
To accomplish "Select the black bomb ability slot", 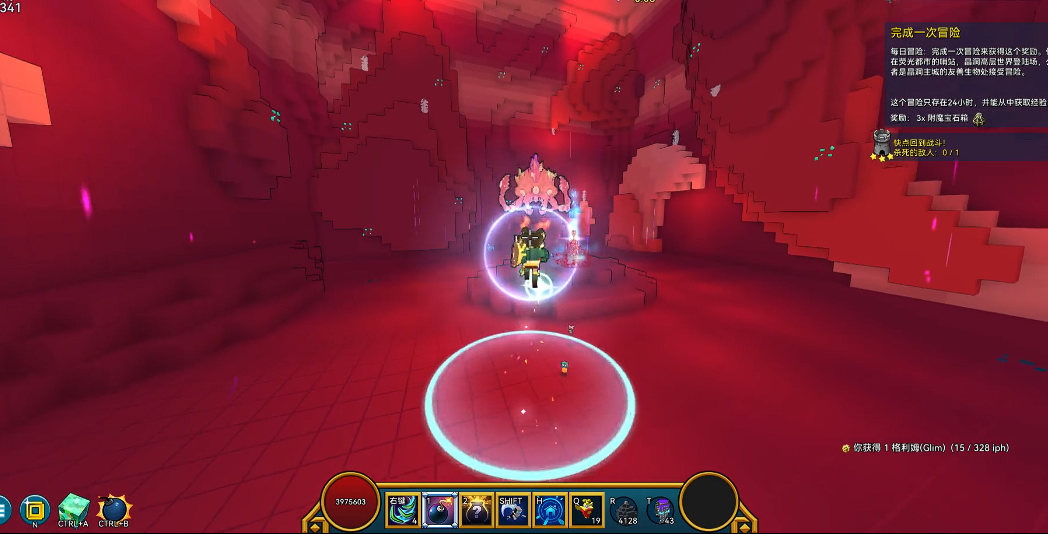I will point(440,510).
